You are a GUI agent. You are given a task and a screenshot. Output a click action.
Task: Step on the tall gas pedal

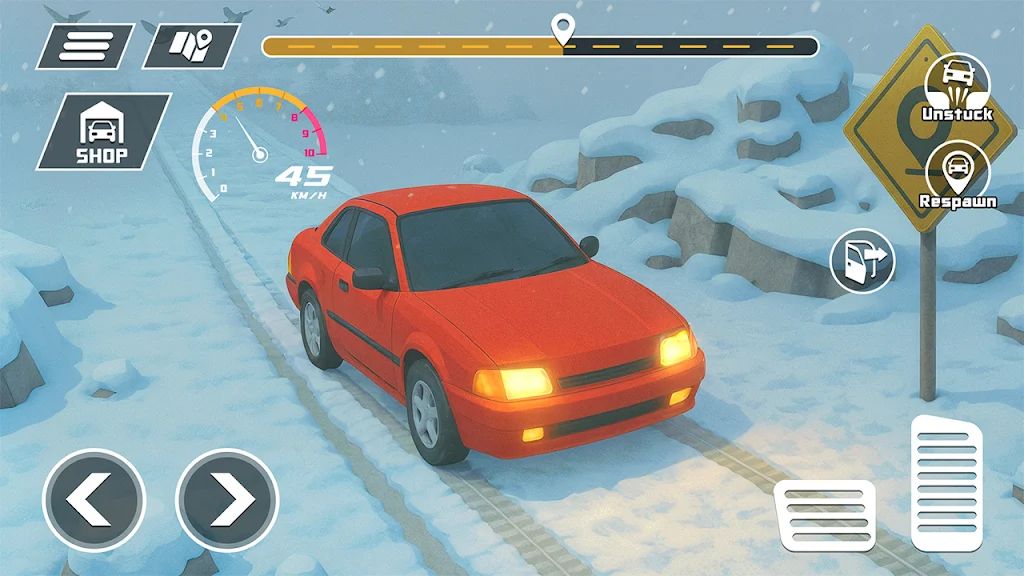click(x=946, y=483)
